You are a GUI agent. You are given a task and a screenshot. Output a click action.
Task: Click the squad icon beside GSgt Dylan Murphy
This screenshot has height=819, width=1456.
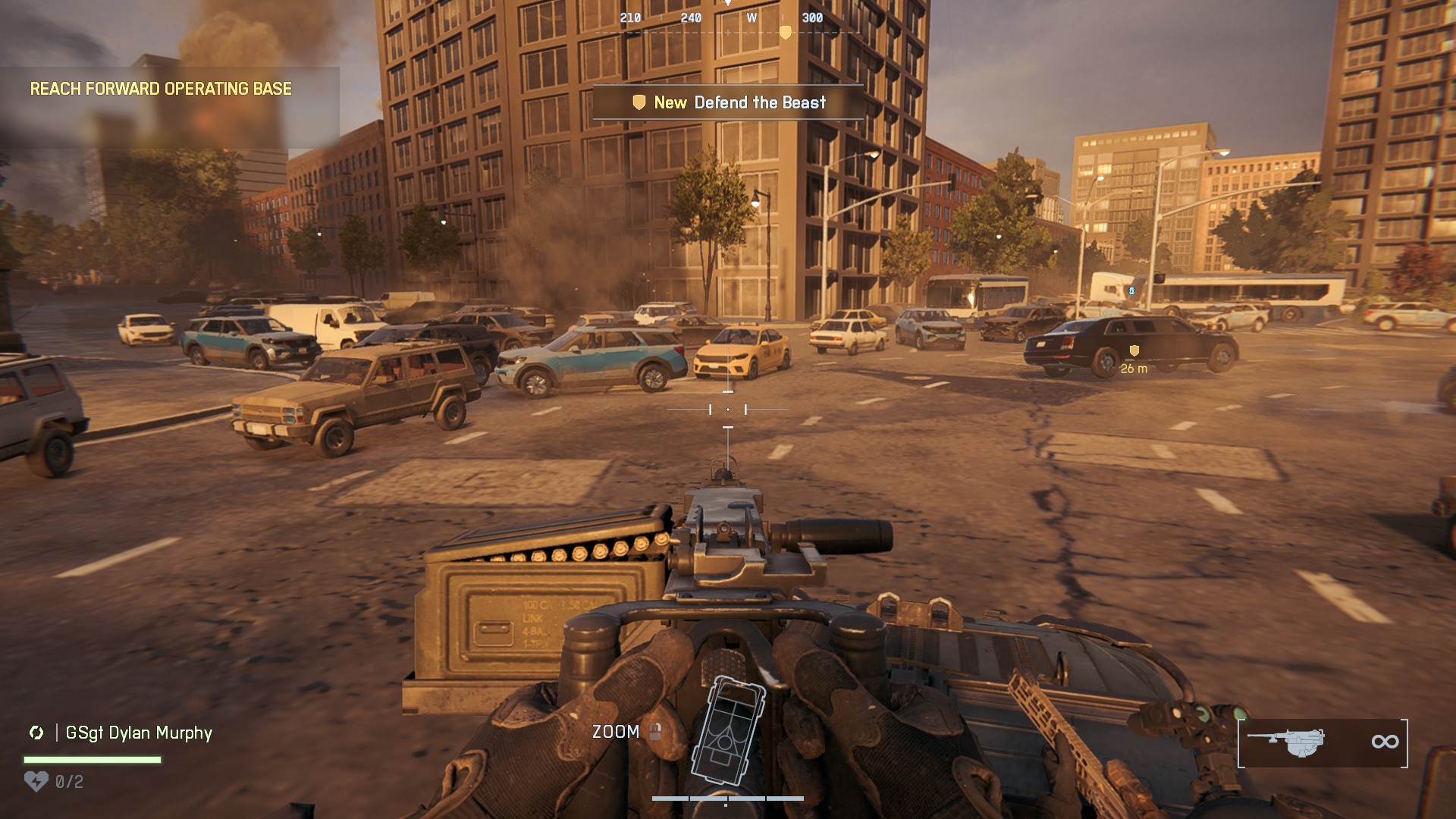pos(36,733)
